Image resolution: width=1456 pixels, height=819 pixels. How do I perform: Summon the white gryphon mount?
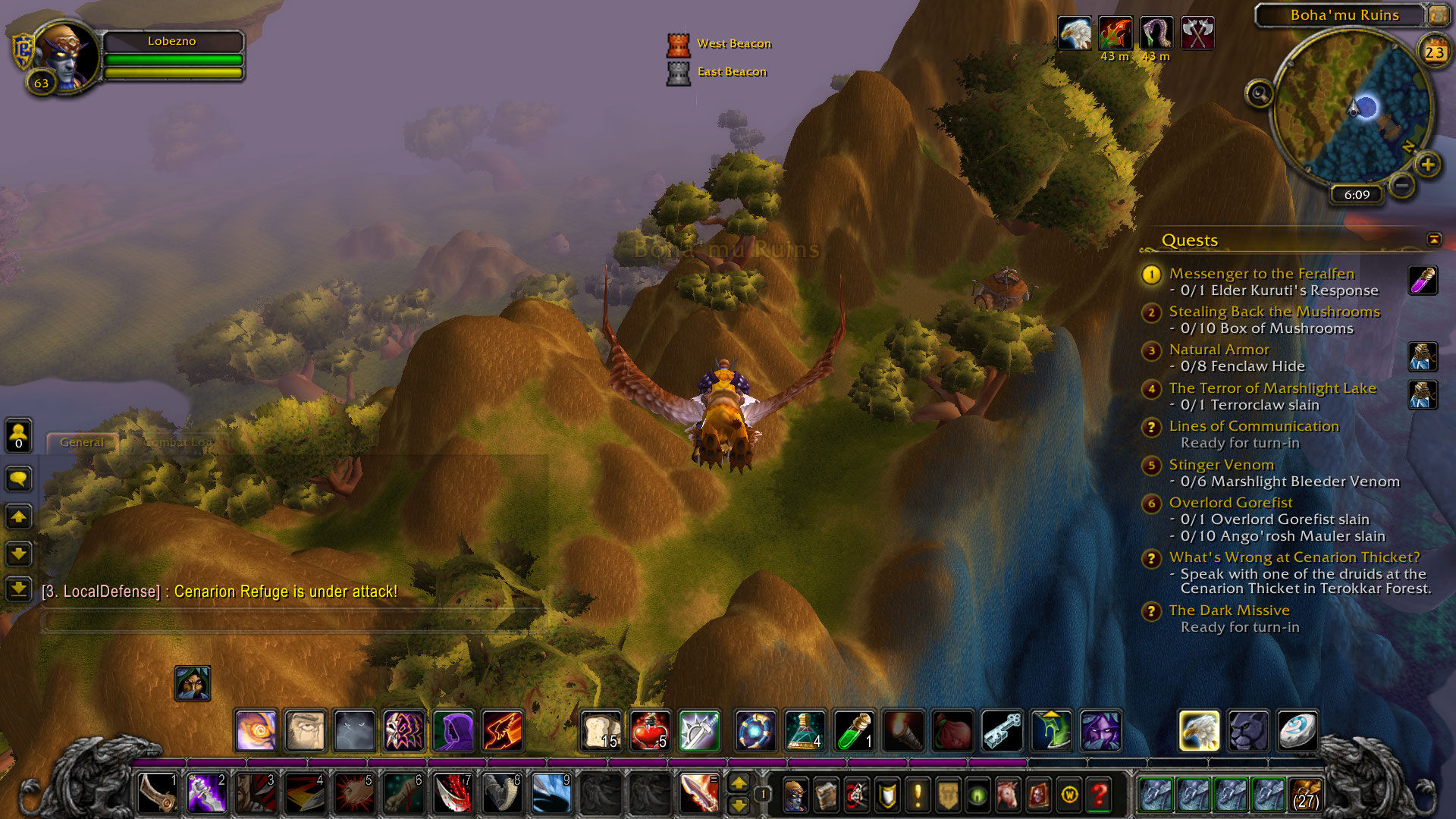pyautogui.click(x=1199, y=731)
